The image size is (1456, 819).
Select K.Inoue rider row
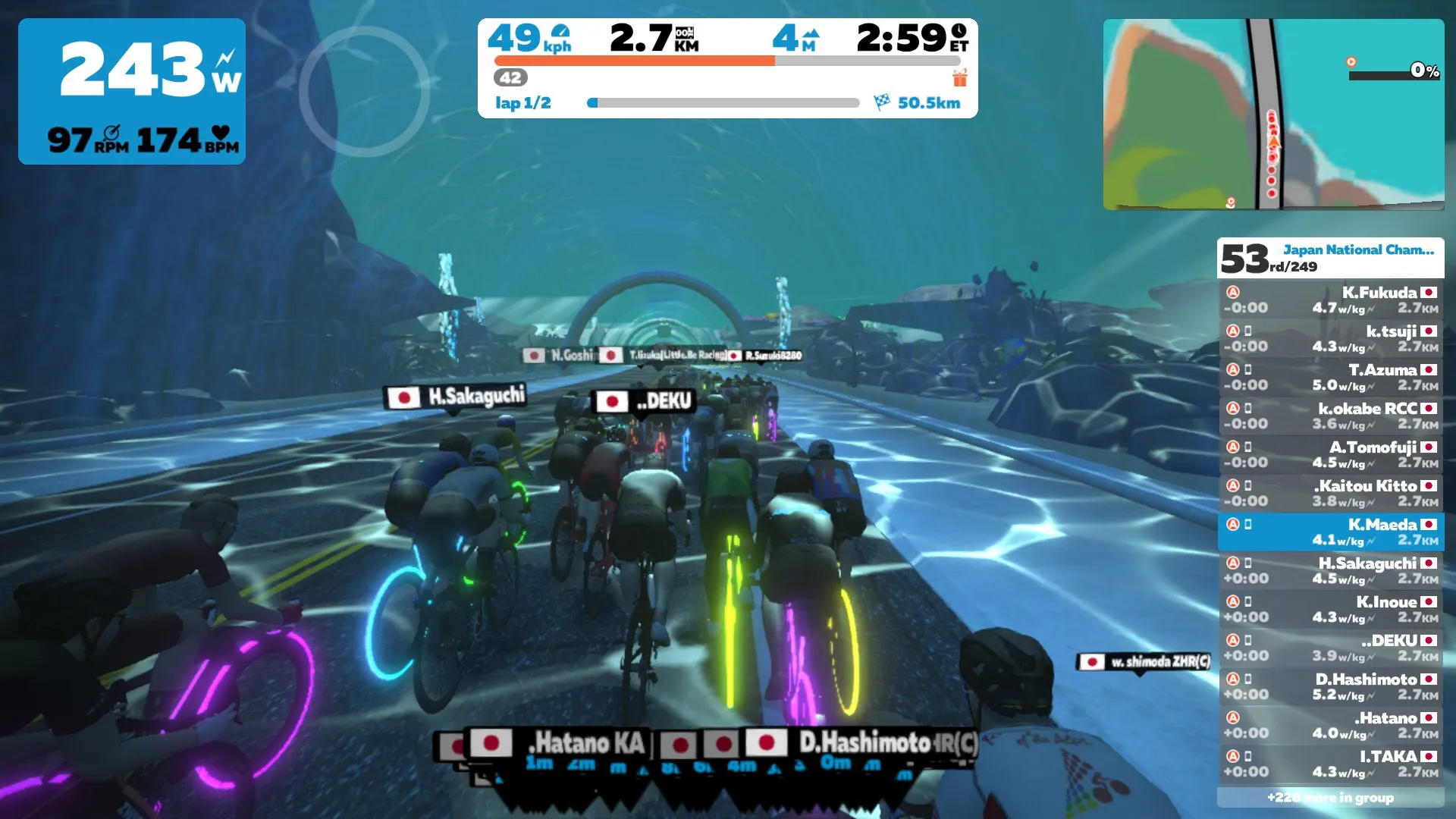1330,609
